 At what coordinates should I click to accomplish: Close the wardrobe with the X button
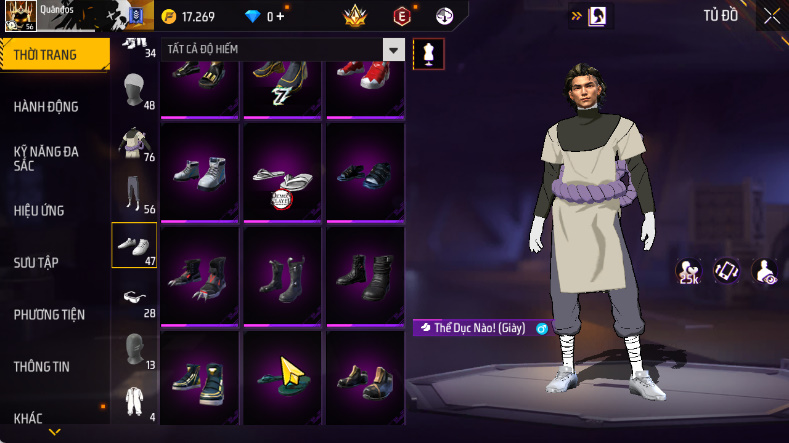(x=772, y=16)
